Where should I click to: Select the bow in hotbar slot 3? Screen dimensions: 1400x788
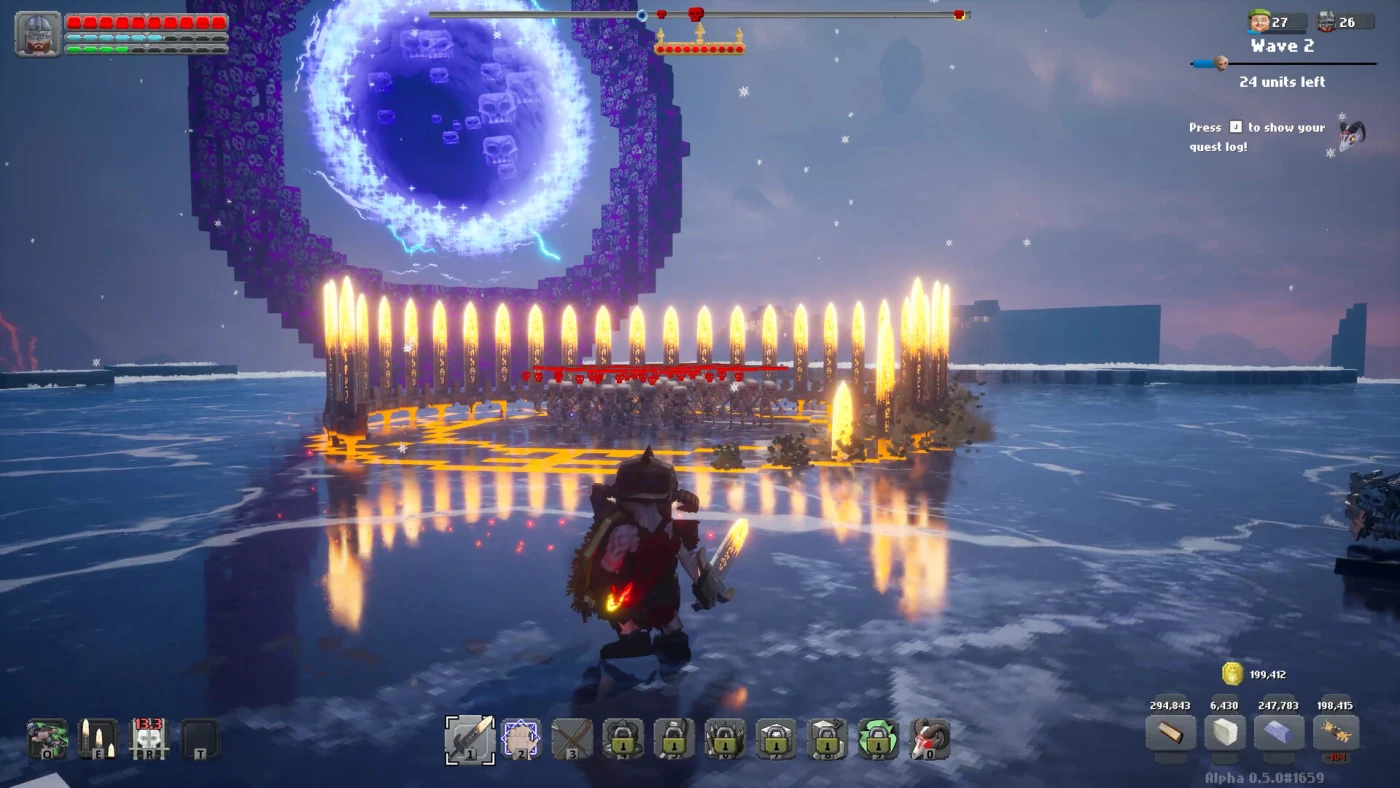coord(572,739)
